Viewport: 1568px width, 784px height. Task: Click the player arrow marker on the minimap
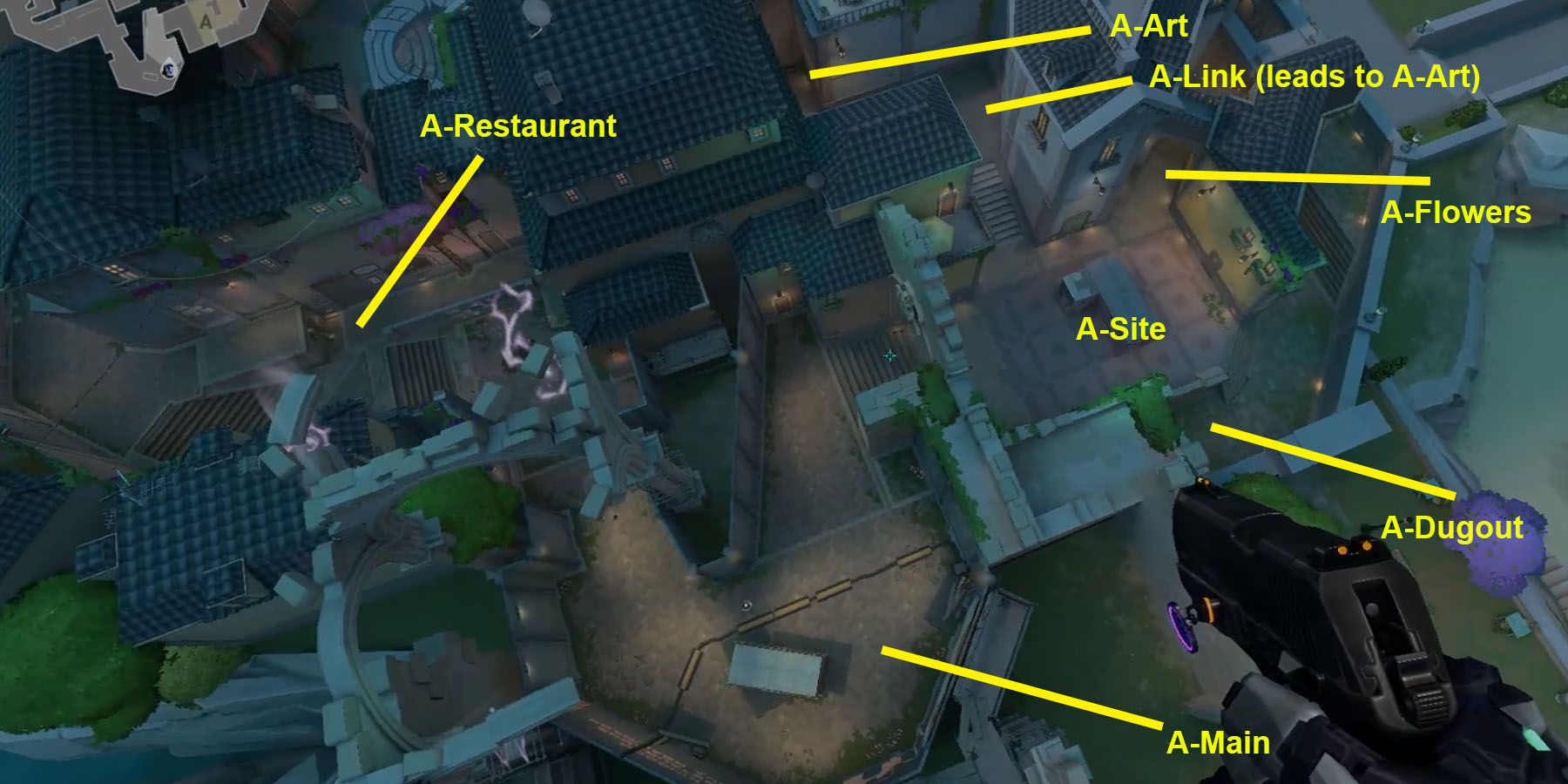click(x=169, y=69)
